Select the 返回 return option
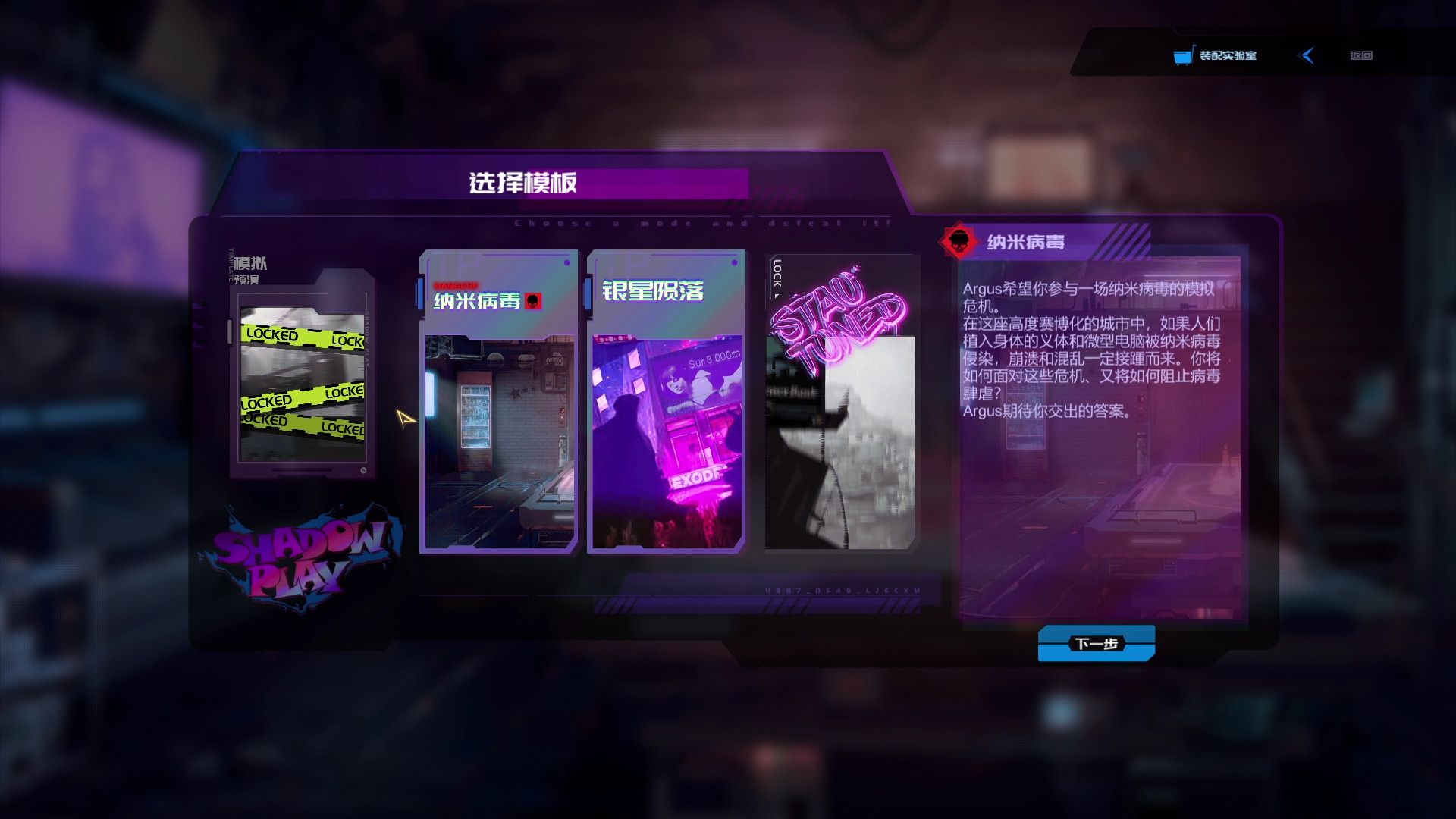This screenshot has width=1456, height=819. point(1361,55)
